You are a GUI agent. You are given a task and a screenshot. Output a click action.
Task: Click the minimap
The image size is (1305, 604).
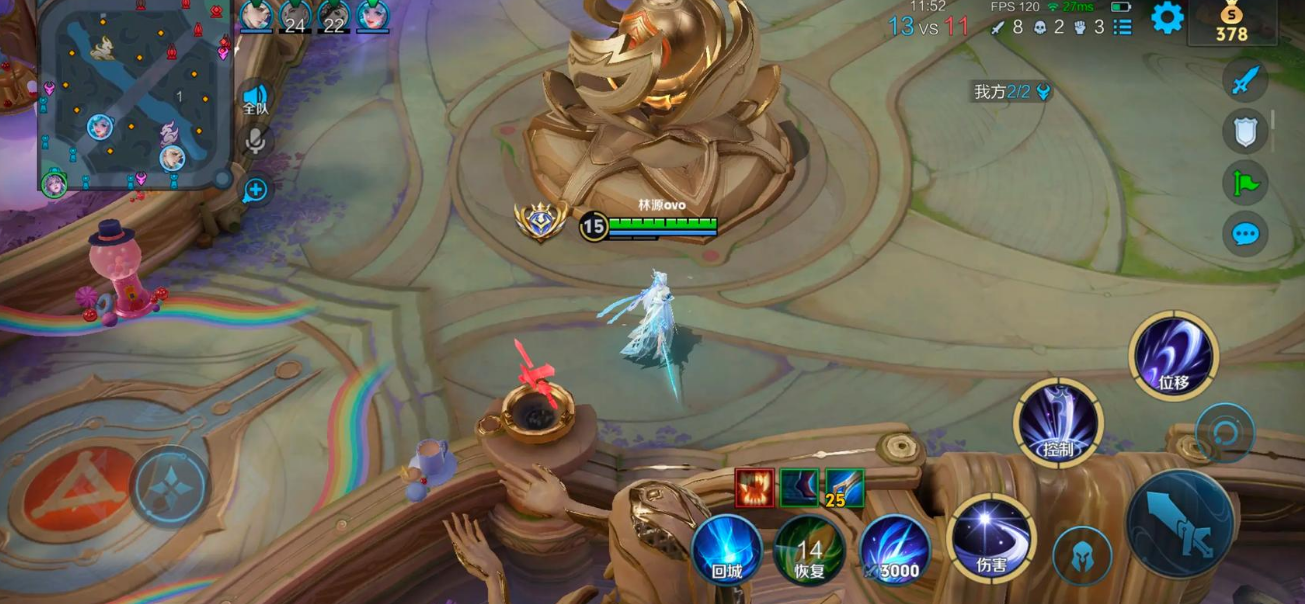click(x=136, y=94)
